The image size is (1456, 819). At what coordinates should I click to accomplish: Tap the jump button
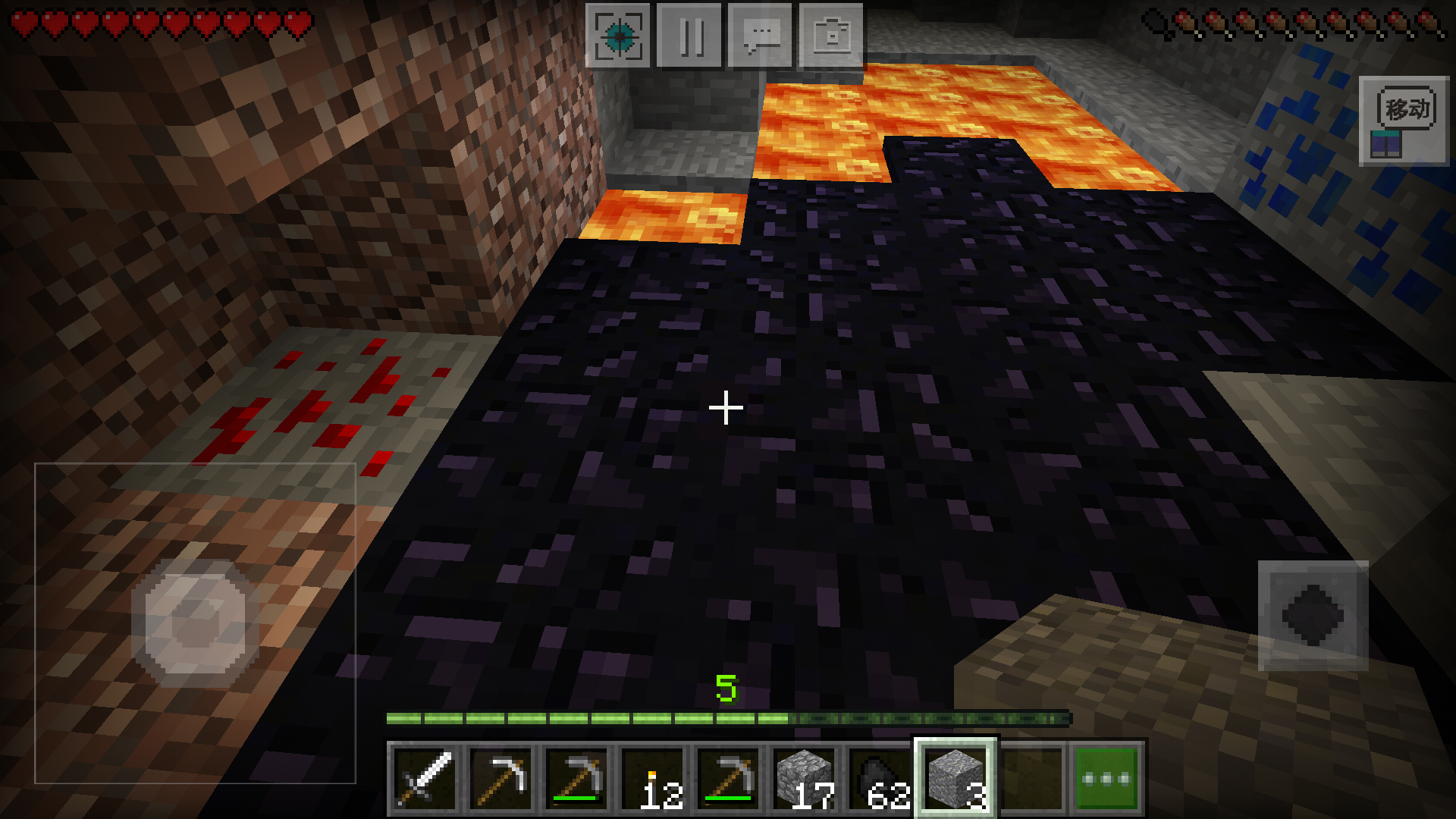click(x=1313, y=616)
